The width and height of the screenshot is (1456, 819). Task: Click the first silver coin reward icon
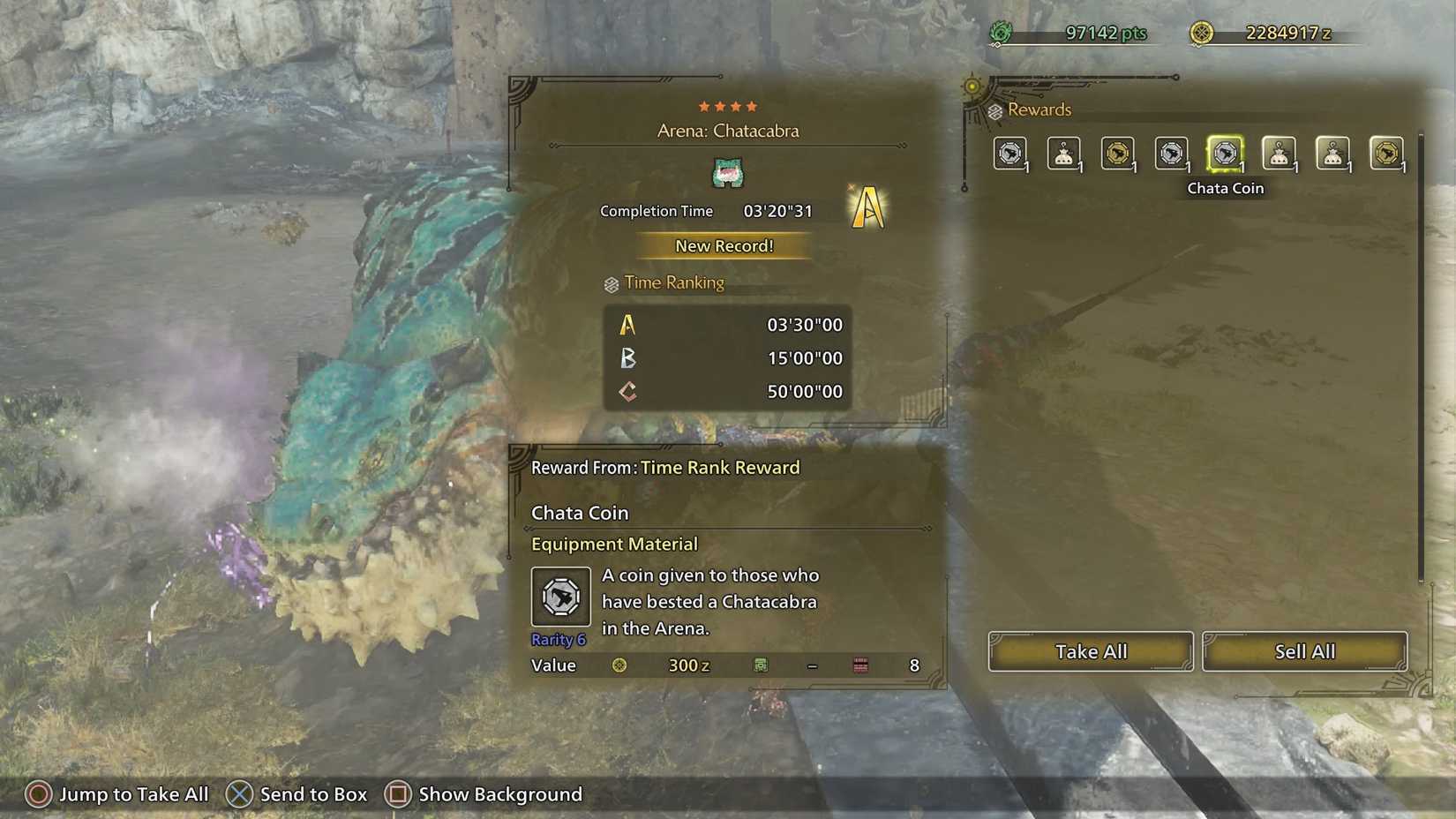tap(1011, 152)
